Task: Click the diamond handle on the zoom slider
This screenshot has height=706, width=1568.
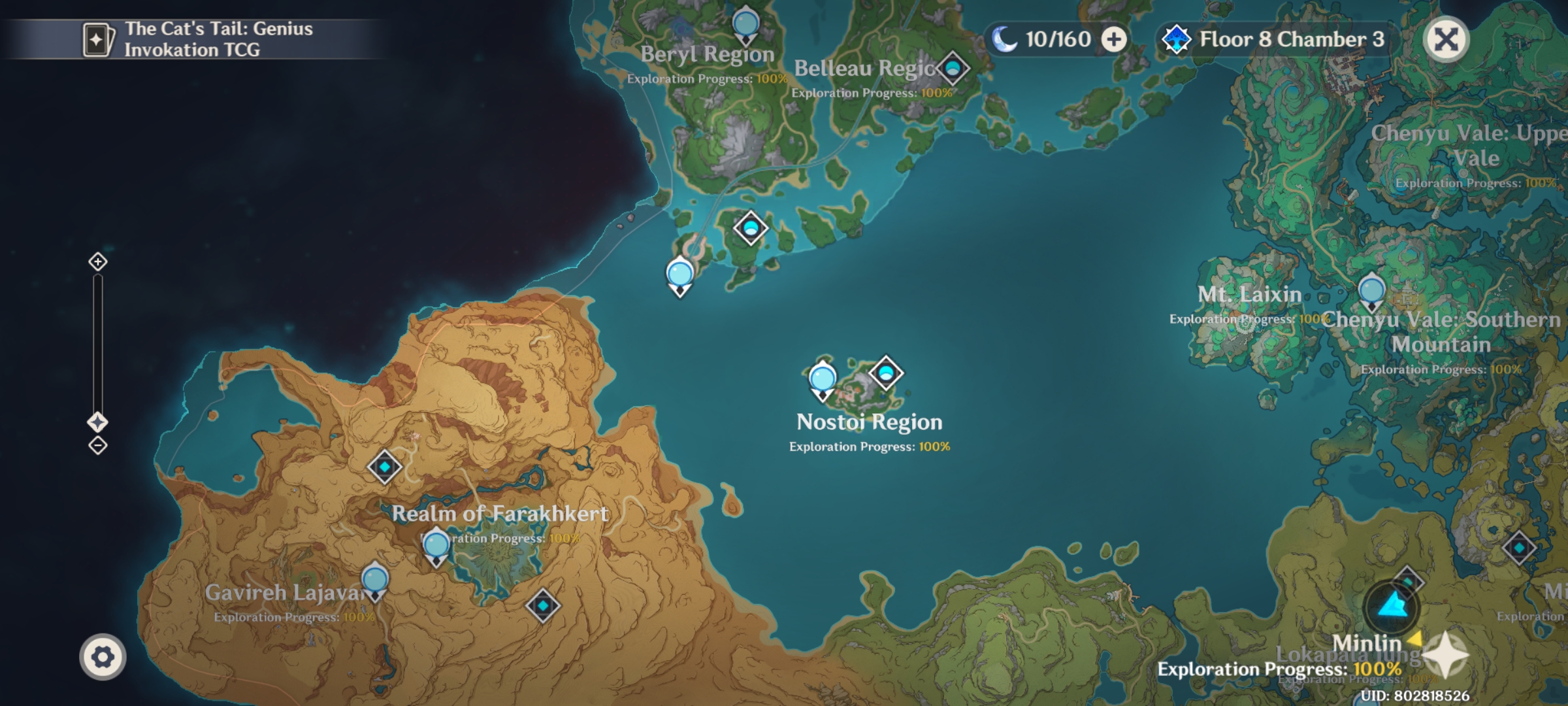Action: pyautogui.click(x=99, y=422)
